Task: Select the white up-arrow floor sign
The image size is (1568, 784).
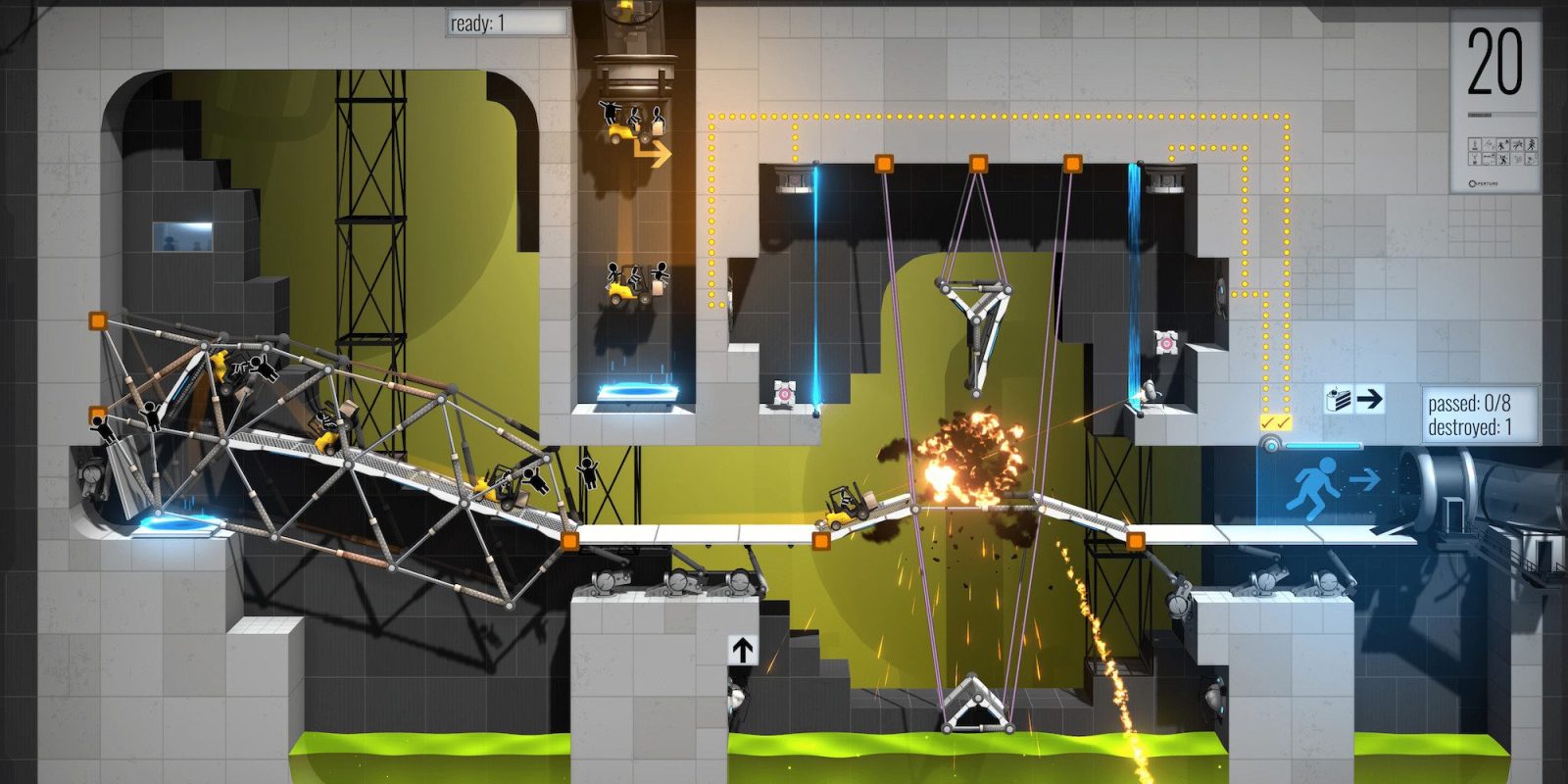Action: 741,649
